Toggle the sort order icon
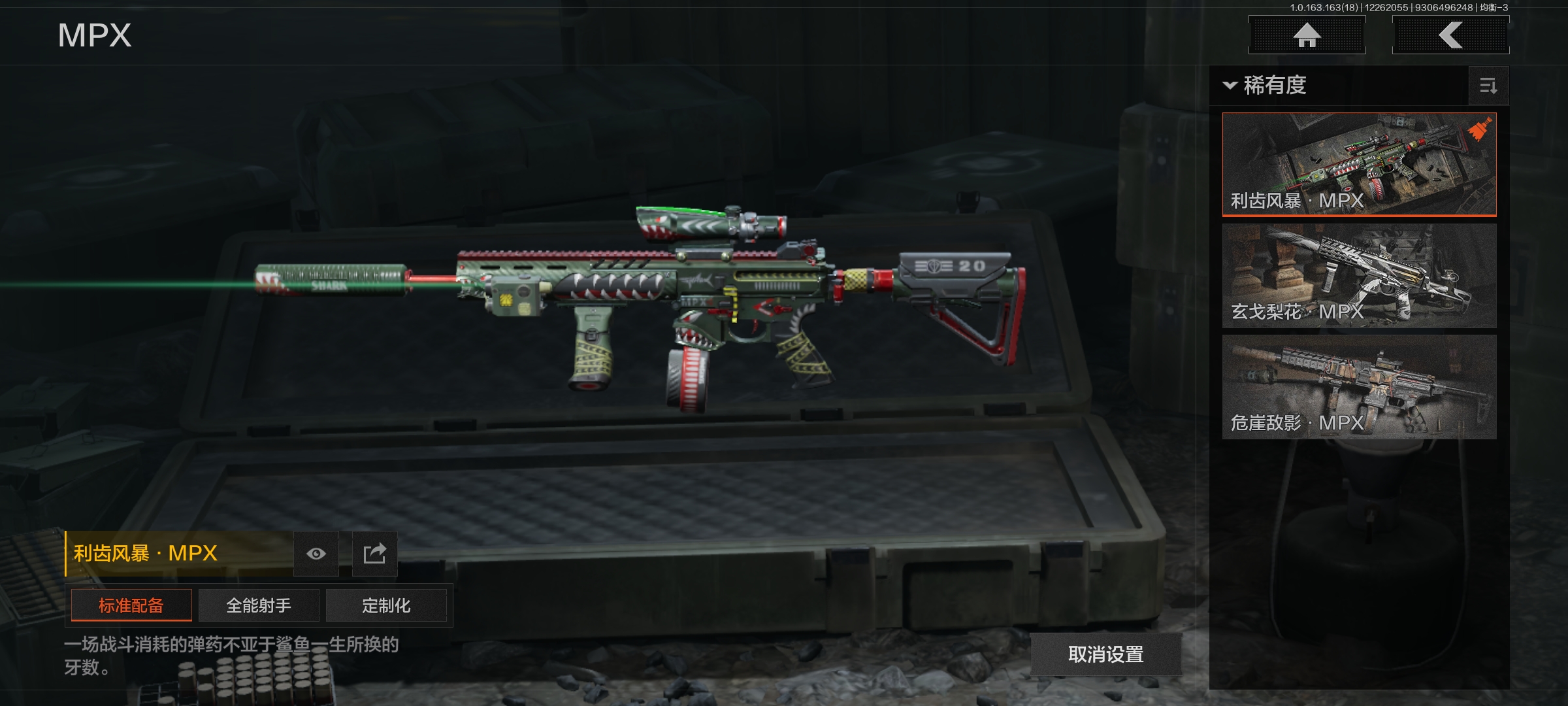 pos(1488,86)
